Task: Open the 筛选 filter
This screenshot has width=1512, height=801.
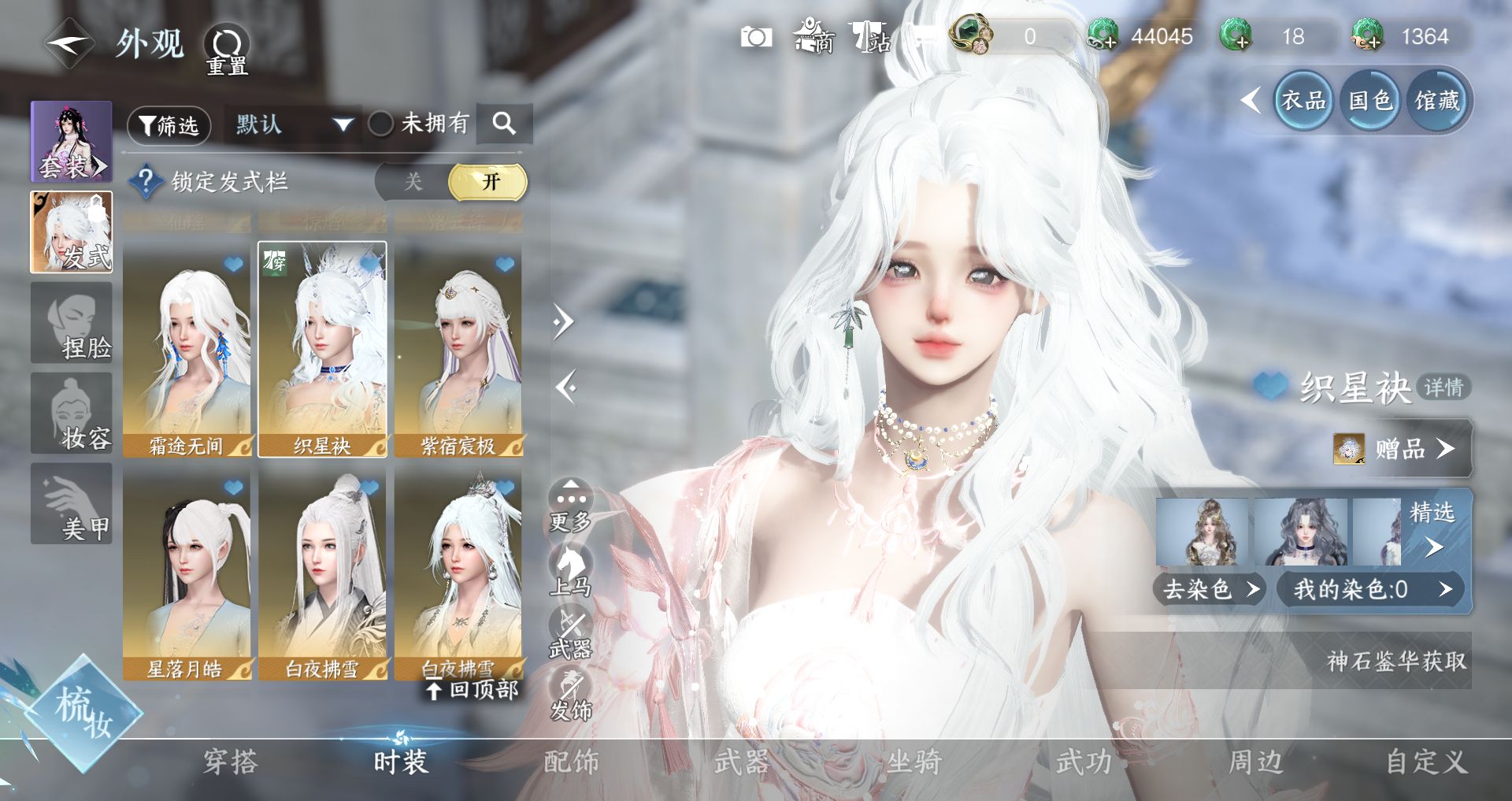Action: click(169, 125)
